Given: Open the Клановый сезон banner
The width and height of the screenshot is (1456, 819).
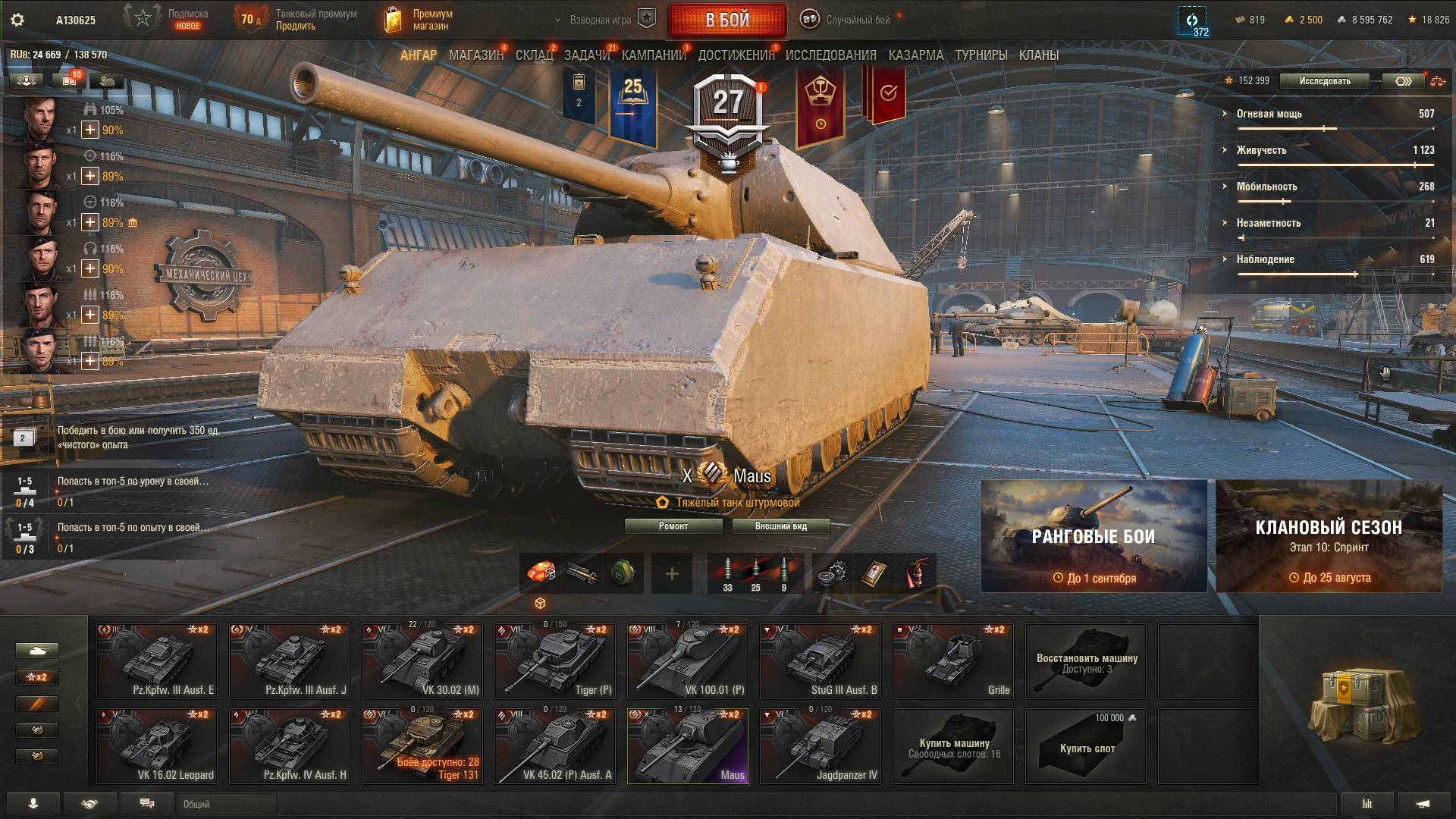Looking at the screenshot, I should click(1329, 536).
